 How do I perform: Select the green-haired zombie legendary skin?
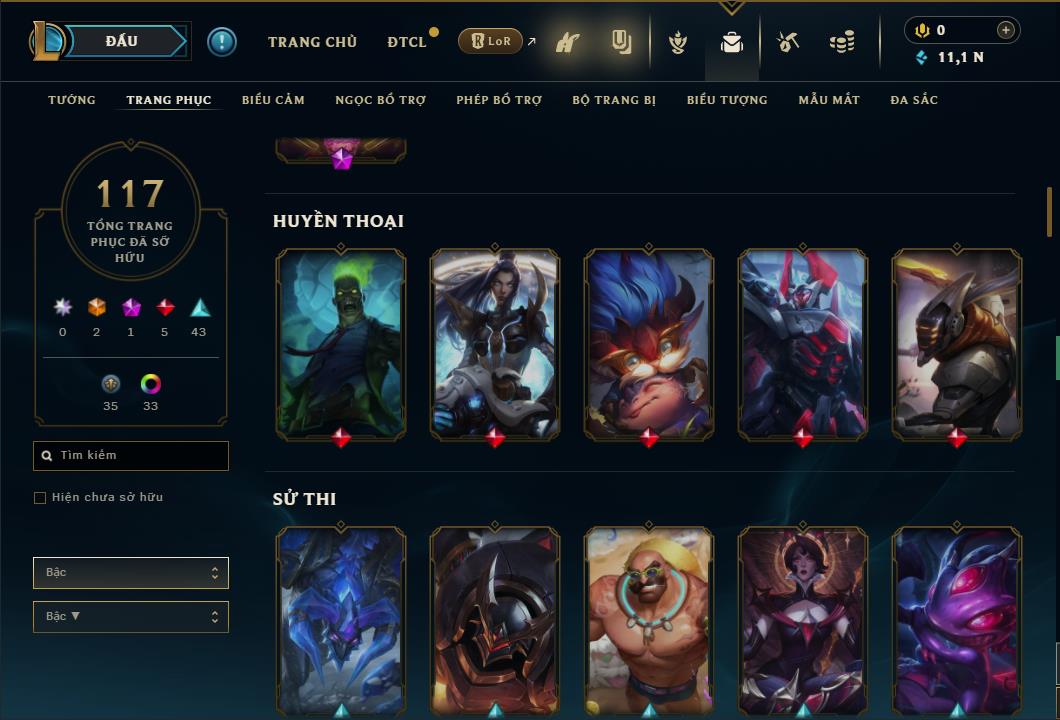point(341,343)
